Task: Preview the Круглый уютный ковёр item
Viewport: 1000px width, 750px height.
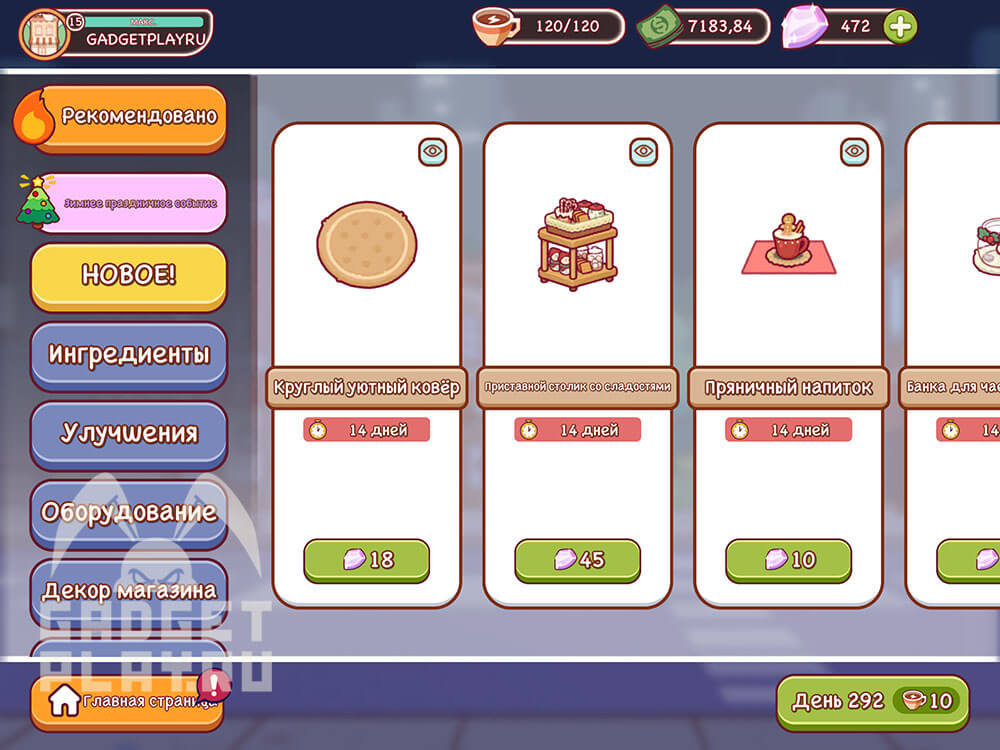Action: tap(433, 152)
